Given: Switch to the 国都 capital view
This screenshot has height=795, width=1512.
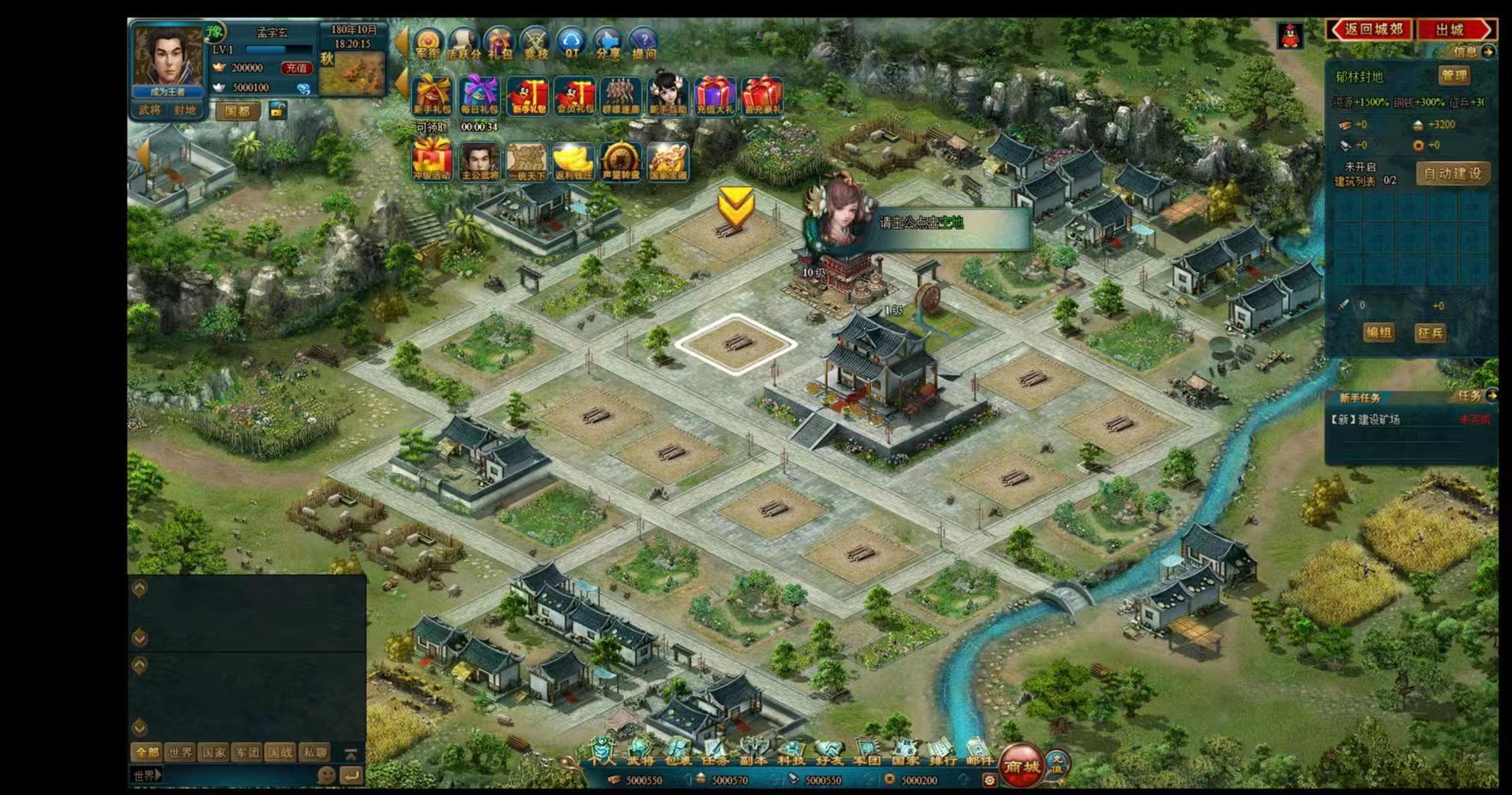Looking at the screenshot, I should click(237, 111).
